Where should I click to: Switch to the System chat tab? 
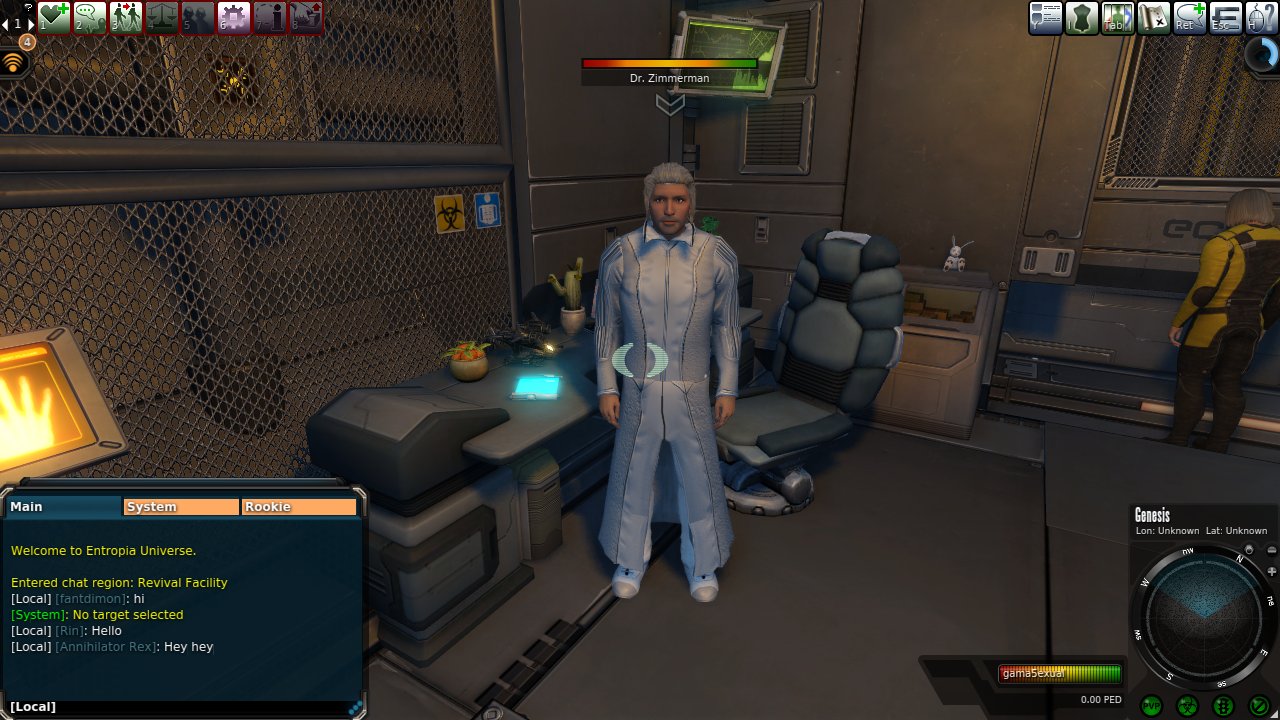point(180,507)
